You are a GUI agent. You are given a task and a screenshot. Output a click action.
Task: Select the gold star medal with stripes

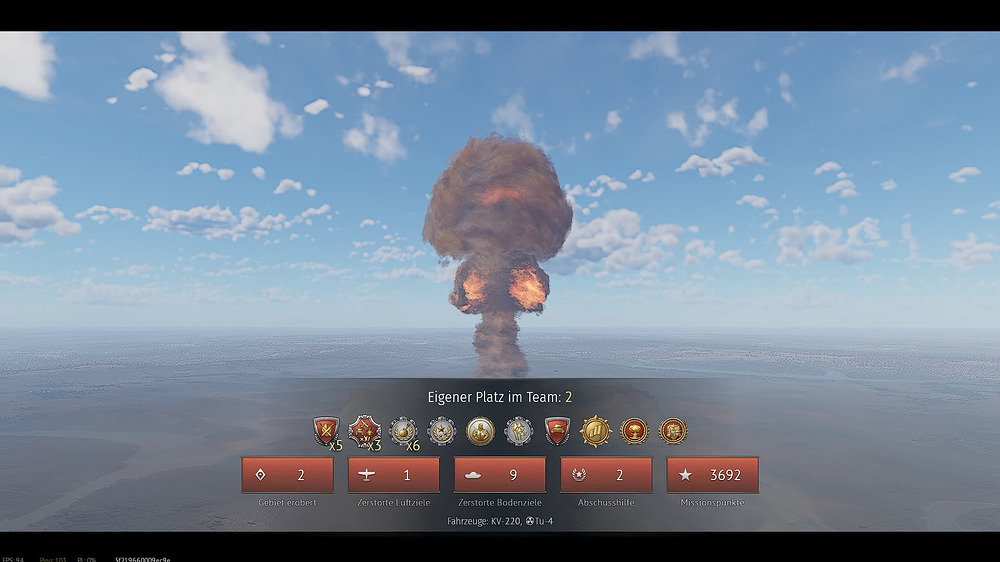coord(596,431)
